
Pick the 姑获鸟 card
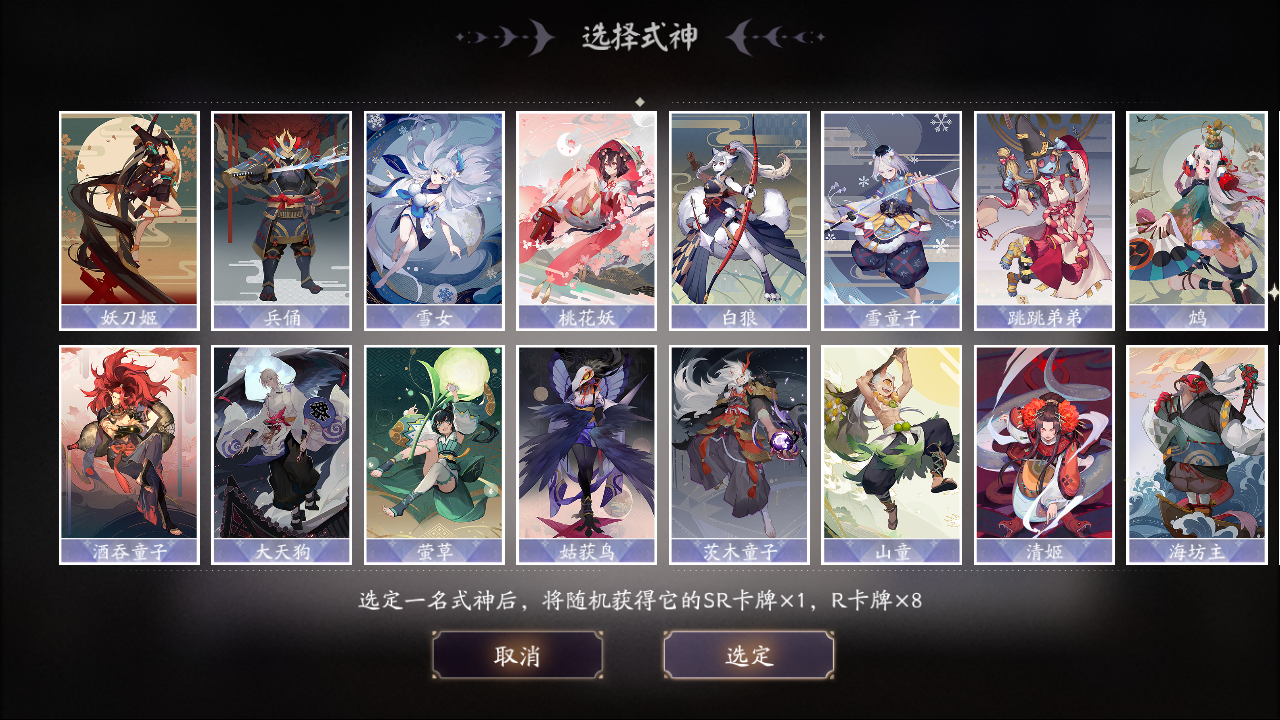pos(587,450)
